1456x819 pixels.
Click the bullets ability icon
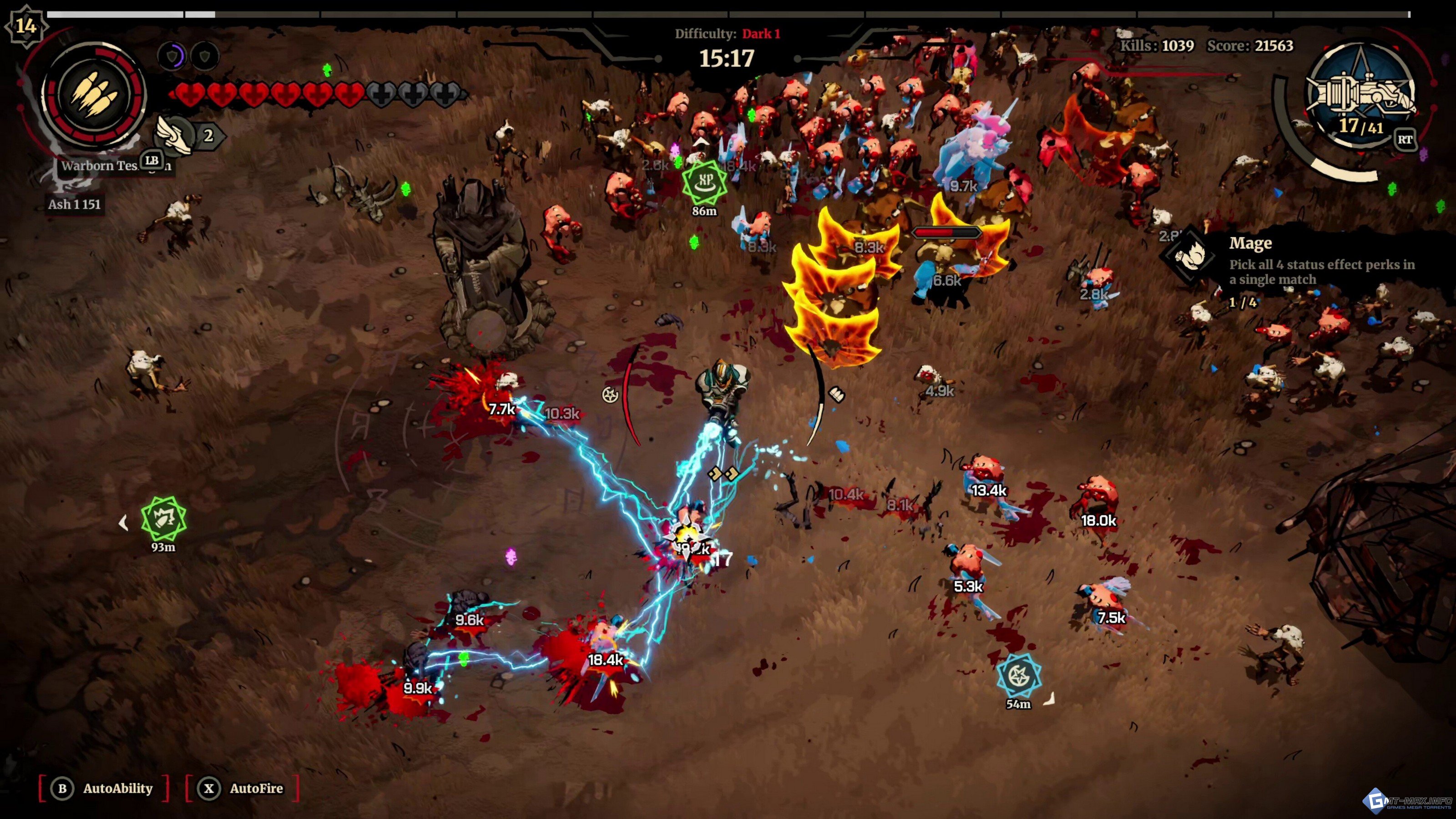point(94,93)
